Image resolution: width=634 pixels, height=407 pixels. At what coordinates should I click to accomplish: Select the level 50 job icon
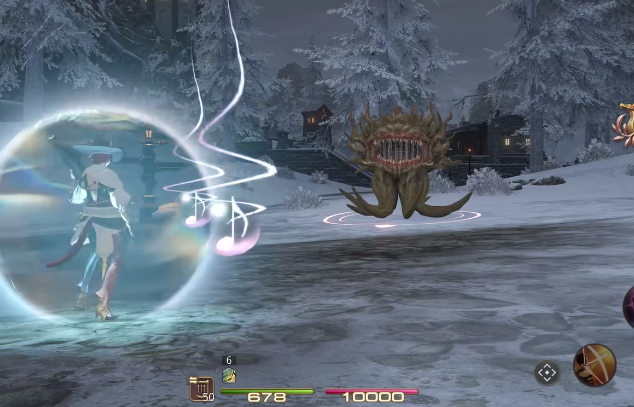point(201,388)
